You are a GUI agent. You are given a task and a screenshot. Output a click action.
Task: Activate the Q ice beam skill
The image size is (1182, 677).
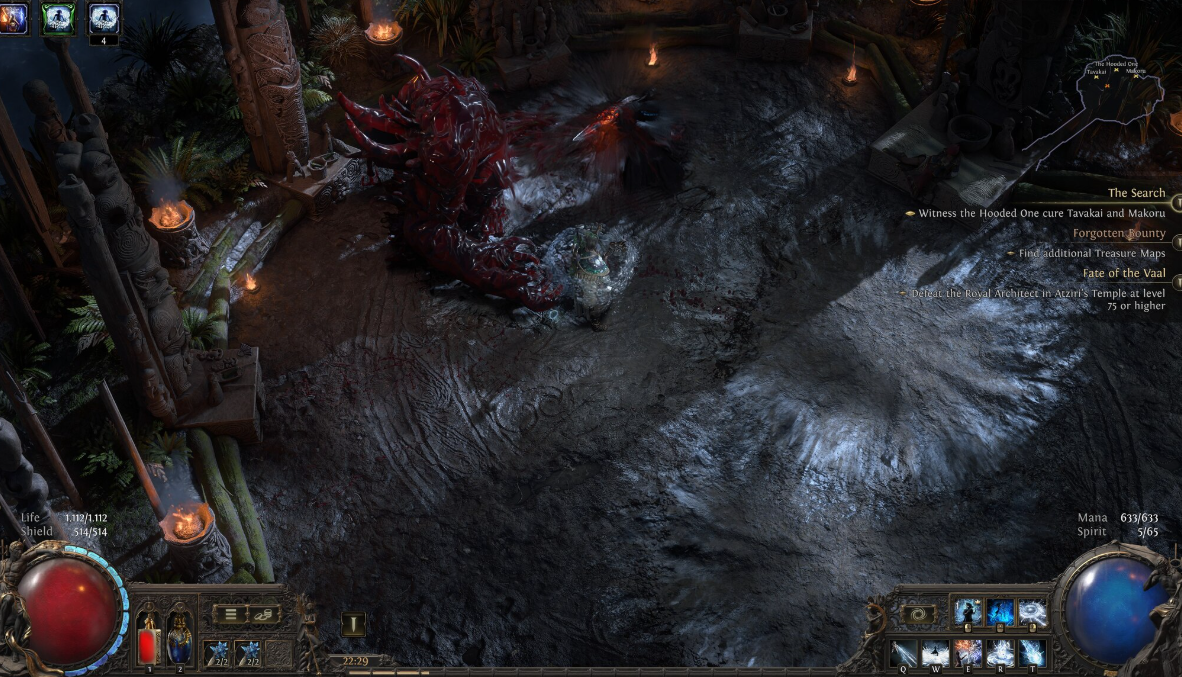[x=905, y=653]
